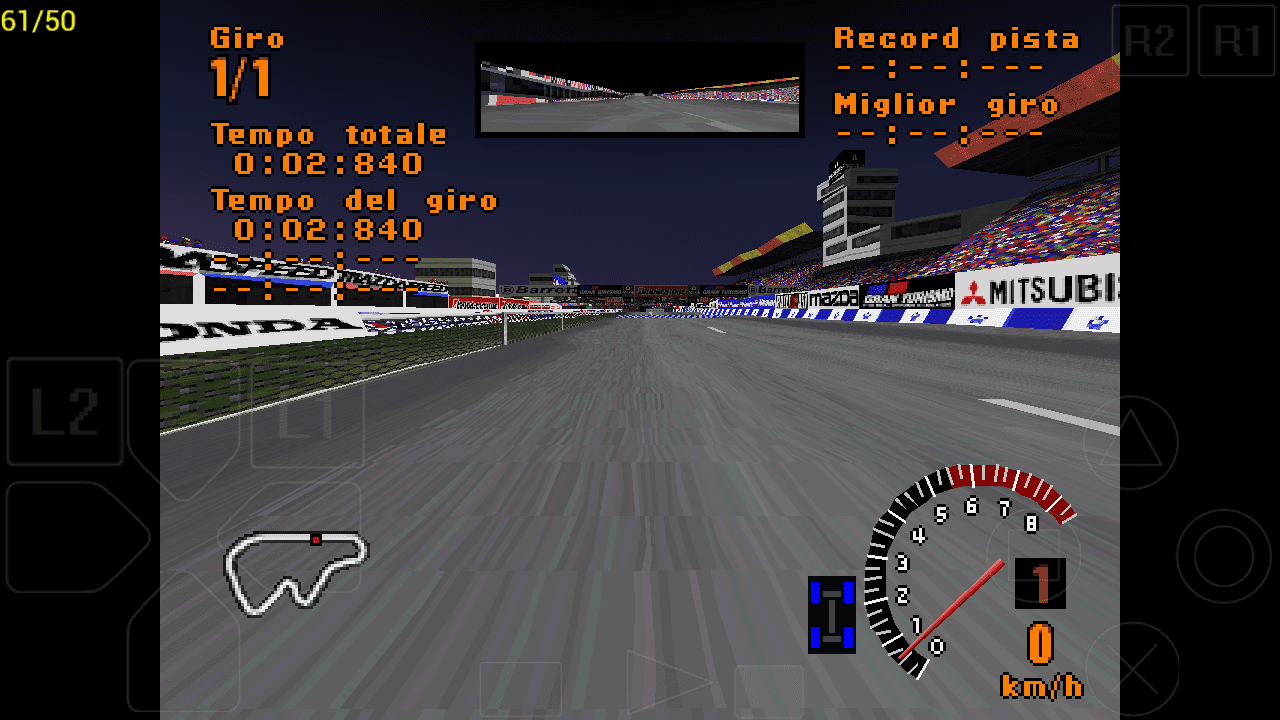Tap the gear indicator showing 1
Image resolution: width=1280 pixels, height=720 pixels.
pyautogui.click(x=1040, y=583)
